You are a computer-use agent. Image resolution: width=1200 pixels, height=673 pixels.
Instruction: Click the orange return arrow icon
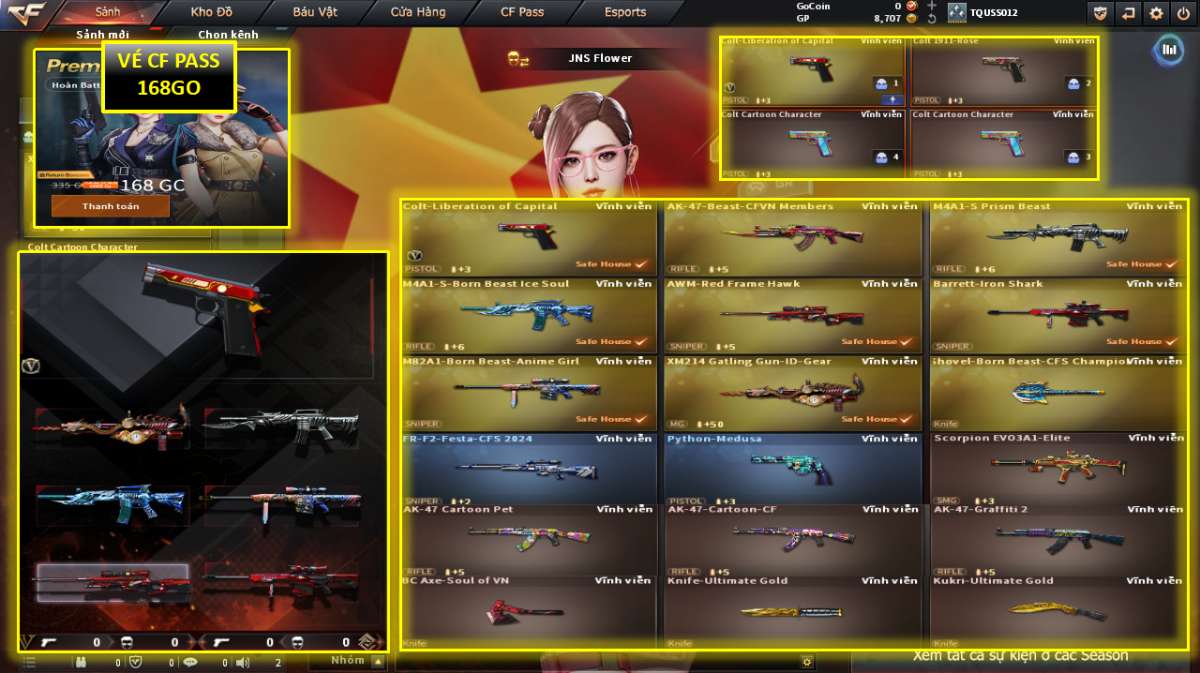point(1128,13)
